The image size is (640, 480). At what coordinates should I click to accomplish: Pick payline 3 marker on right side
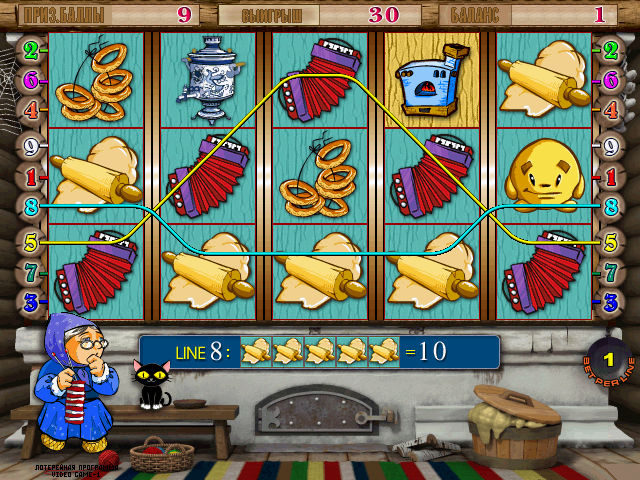pyautogui.click(x=609, y=300)
